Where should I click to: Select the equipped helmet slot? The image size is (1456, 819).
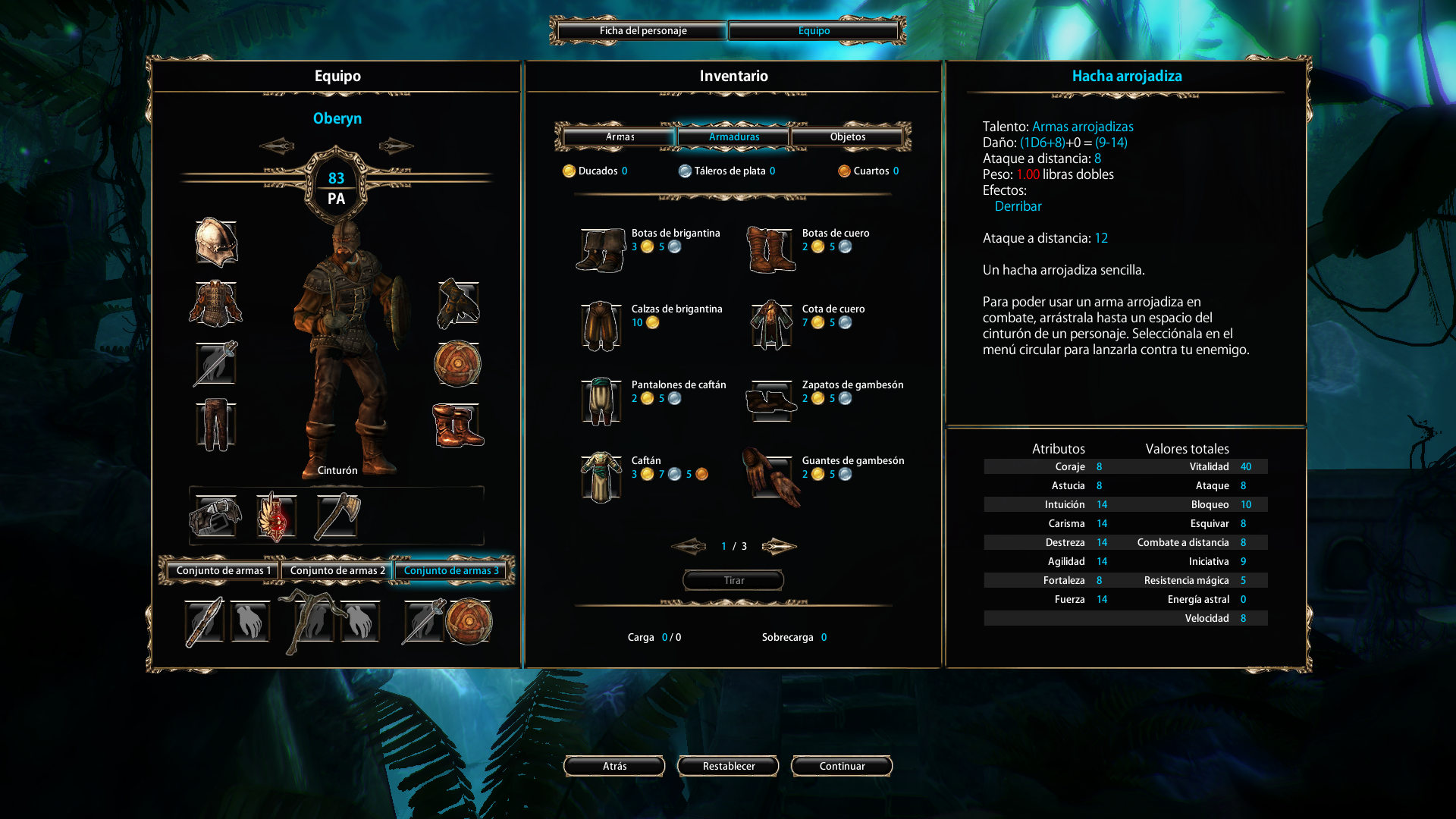(216, 243)
